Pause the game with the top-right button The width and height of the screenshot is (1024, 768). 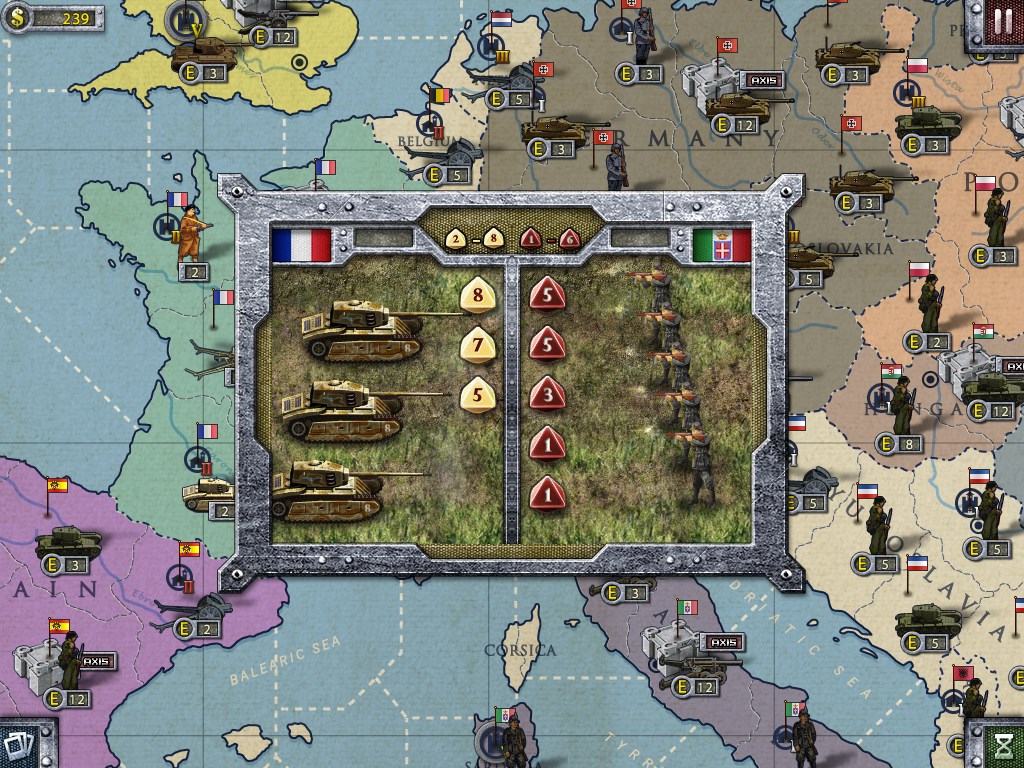(1001, 21)
